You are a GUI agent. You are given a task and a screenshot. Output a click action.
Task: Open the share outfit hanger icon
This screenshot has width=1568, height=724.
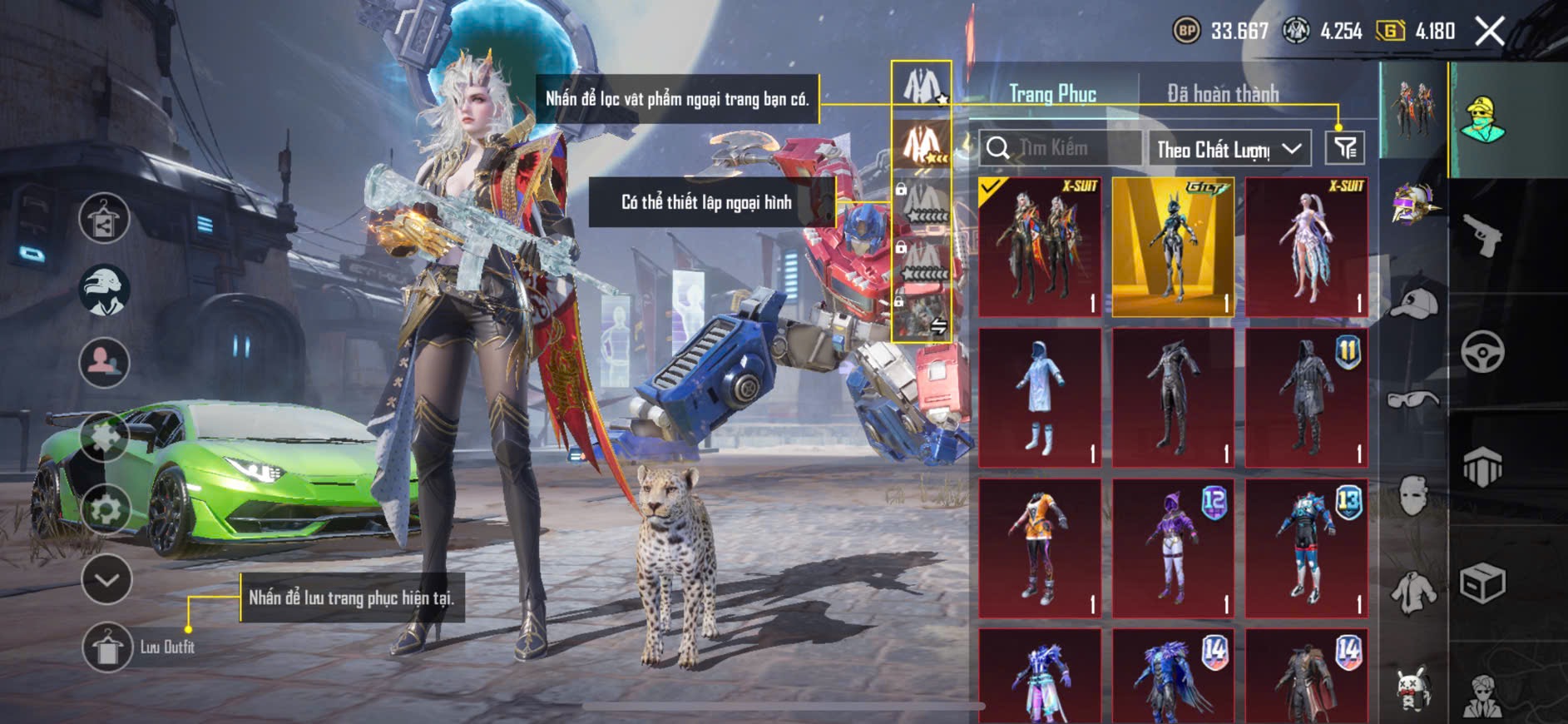click(x=104, y=218)
